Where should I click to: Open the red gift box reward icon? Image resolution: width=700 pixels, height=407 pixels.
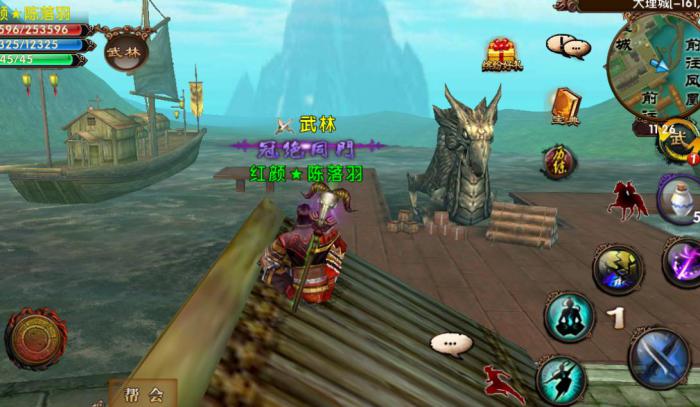click(x=500, y=54)
